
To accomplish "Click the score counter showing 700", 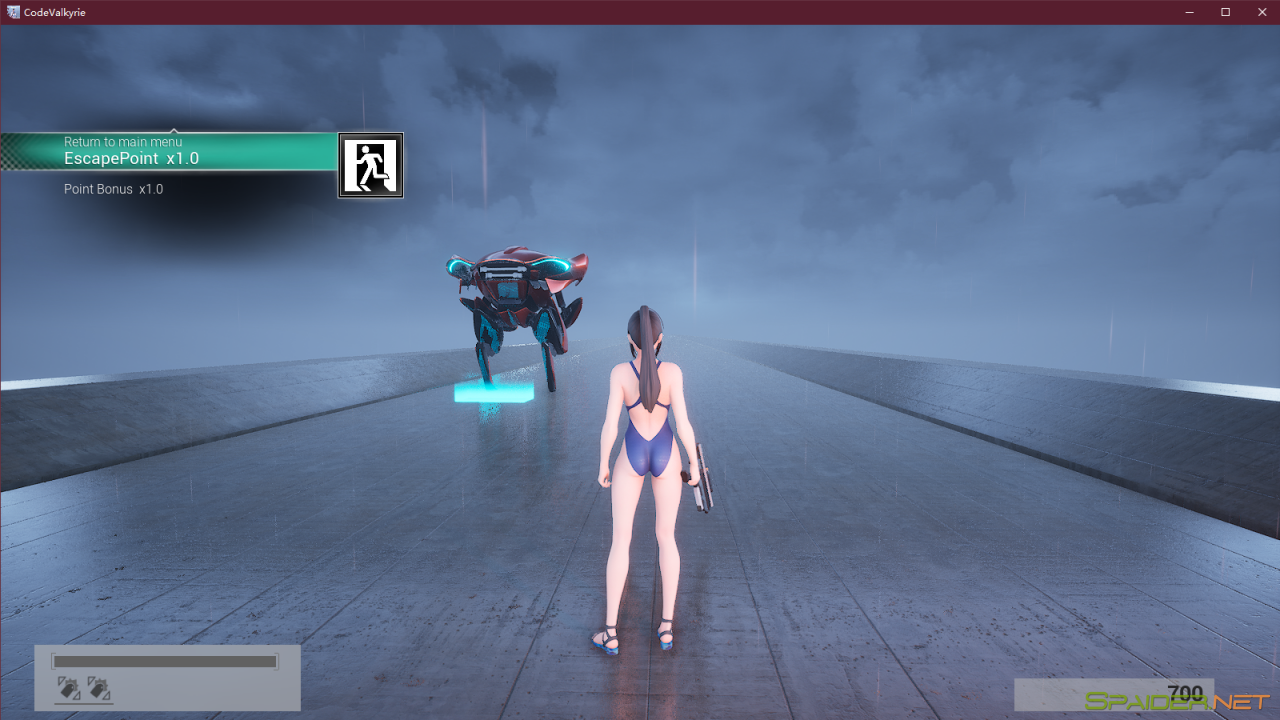I will [x=1185, y=691].
